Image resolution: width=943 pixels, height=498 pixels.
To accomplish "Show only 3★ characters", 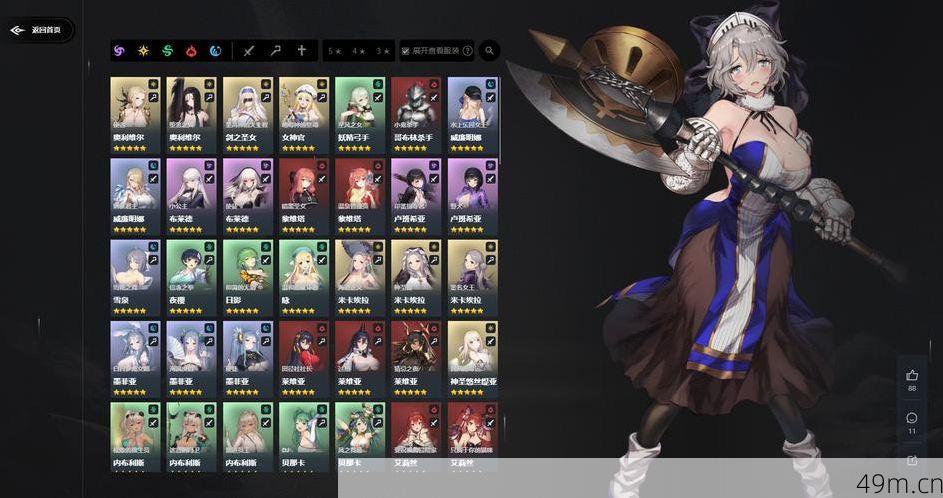I will point(382,51).
